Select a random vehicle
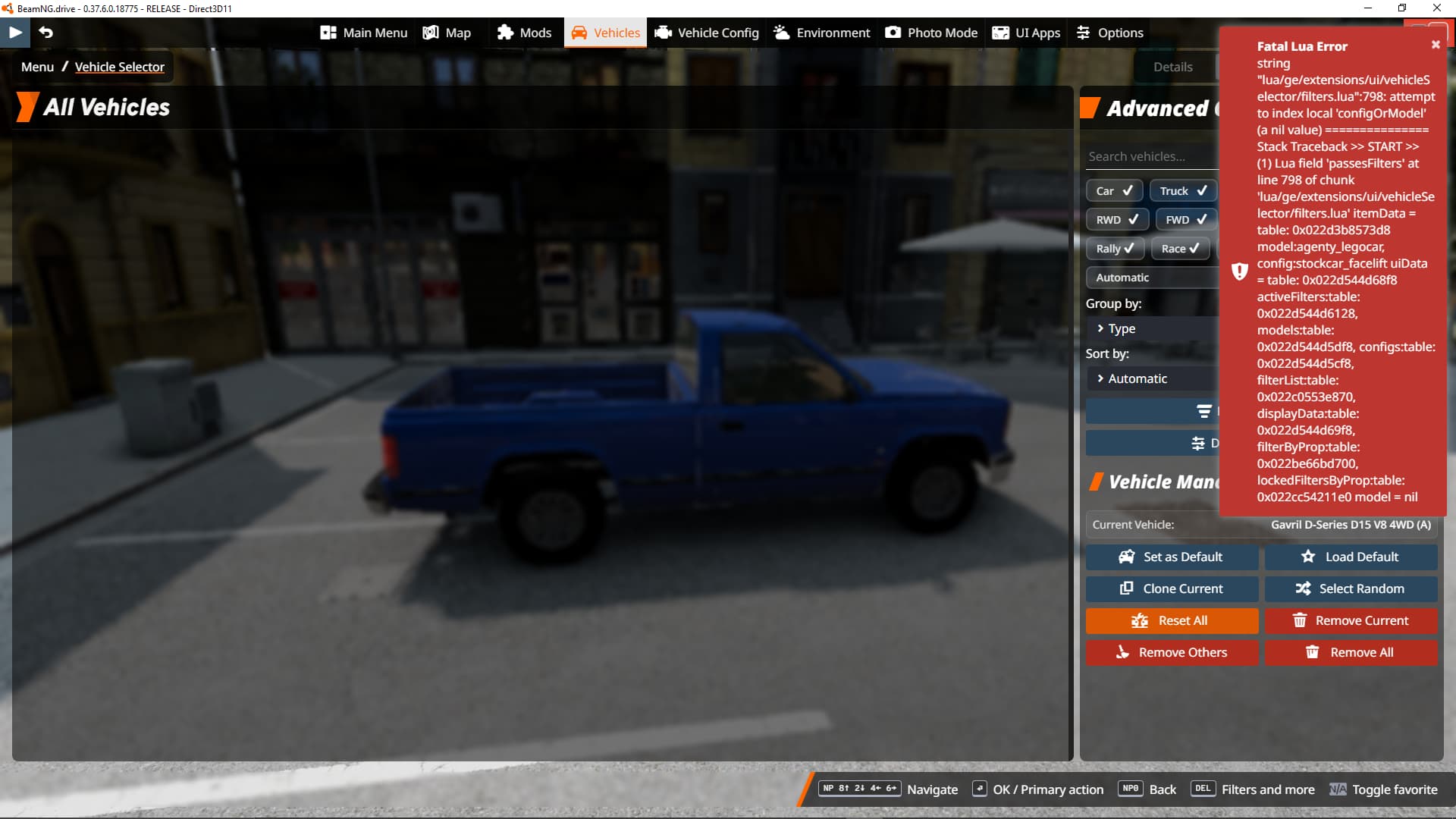This screenshot has width=1456, height=819. click(1351, 588)
